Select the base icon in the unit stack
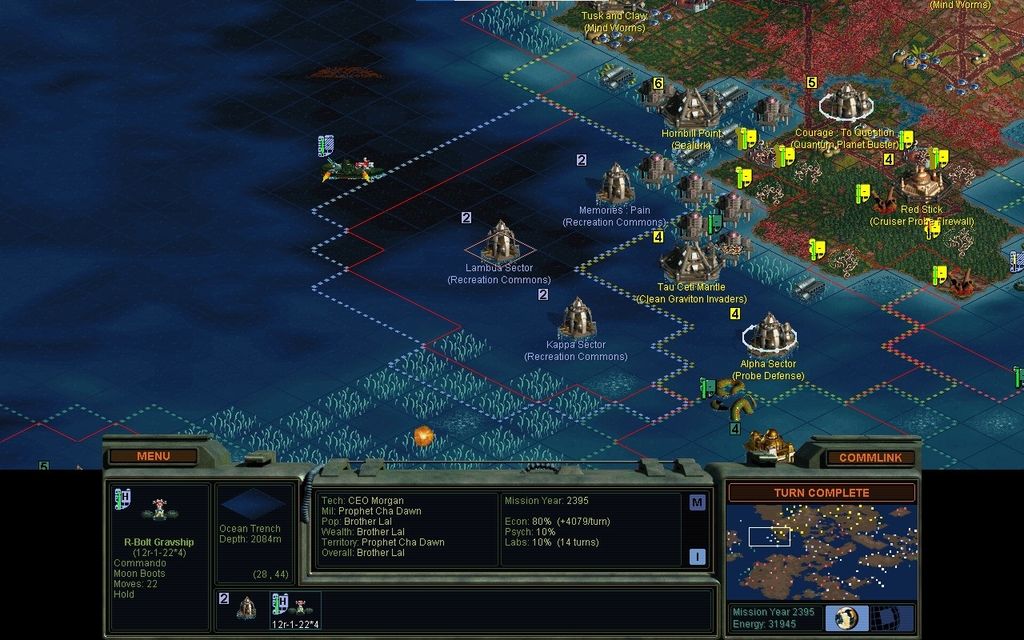The image size is (1024, 640). 246,607
